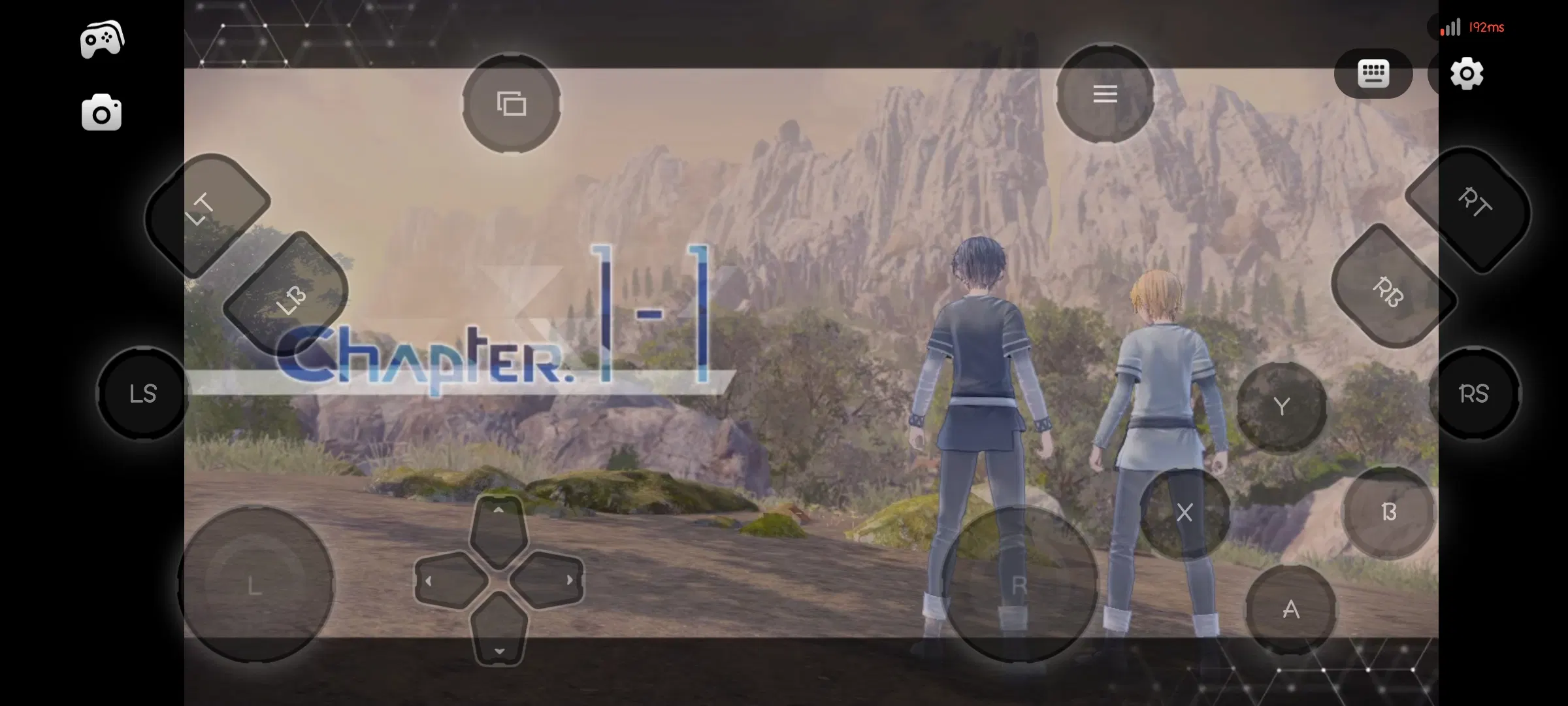
Task: Toggle the virtual gamepad controller icon
Action: [x=102, y=39]
